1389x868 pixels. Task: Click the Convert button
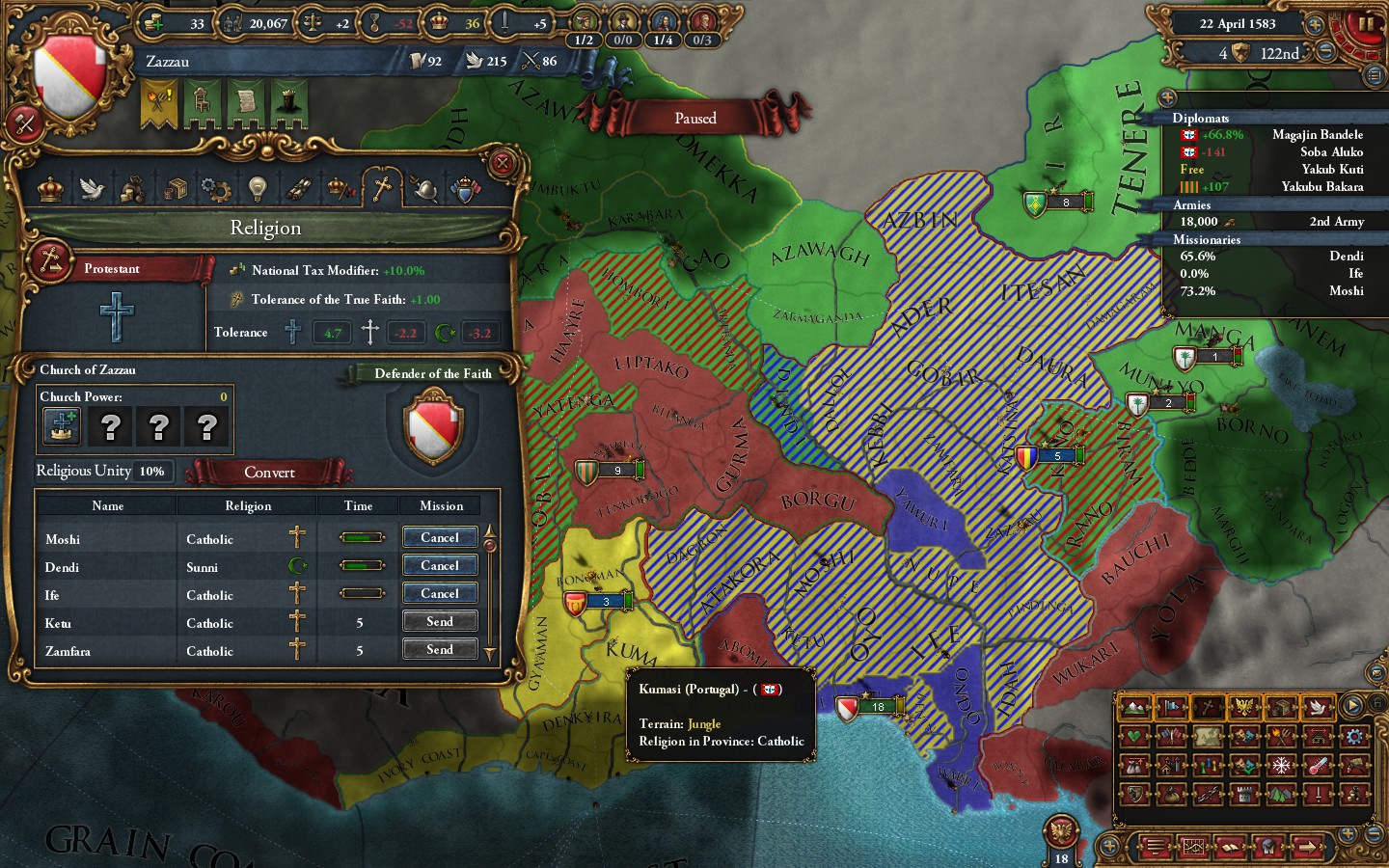(x=271, y=473)
